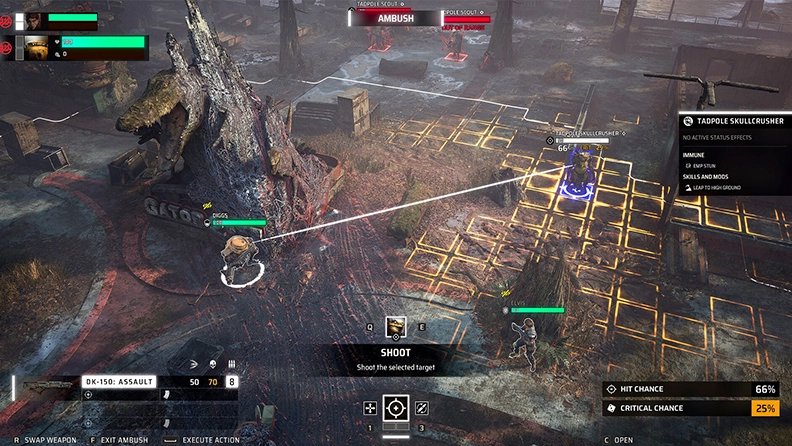792x446 pixels.
Task: Activate the action icon right of Shoot
Action: click(x=422, y=408)
